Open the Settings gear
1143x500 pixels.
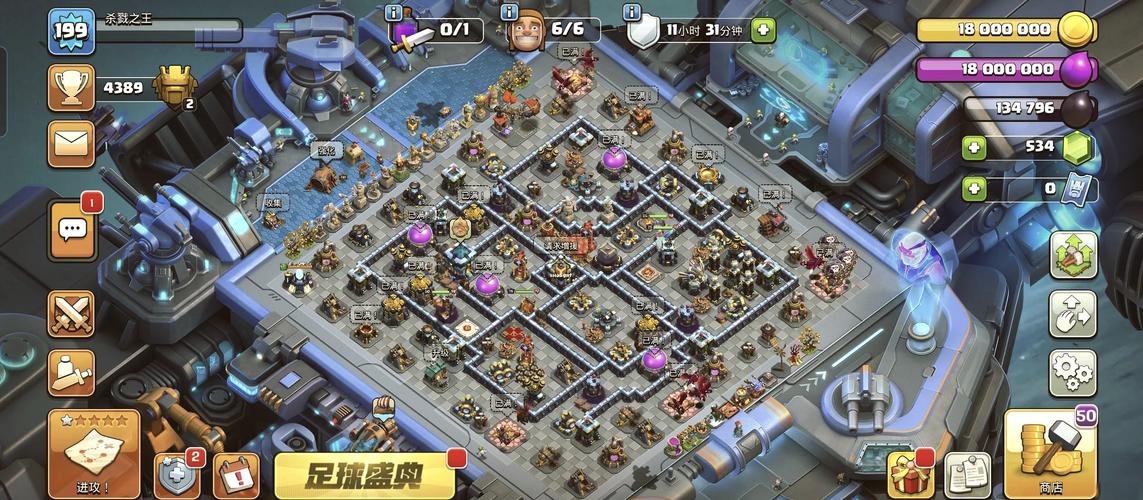pos(1072,372)
